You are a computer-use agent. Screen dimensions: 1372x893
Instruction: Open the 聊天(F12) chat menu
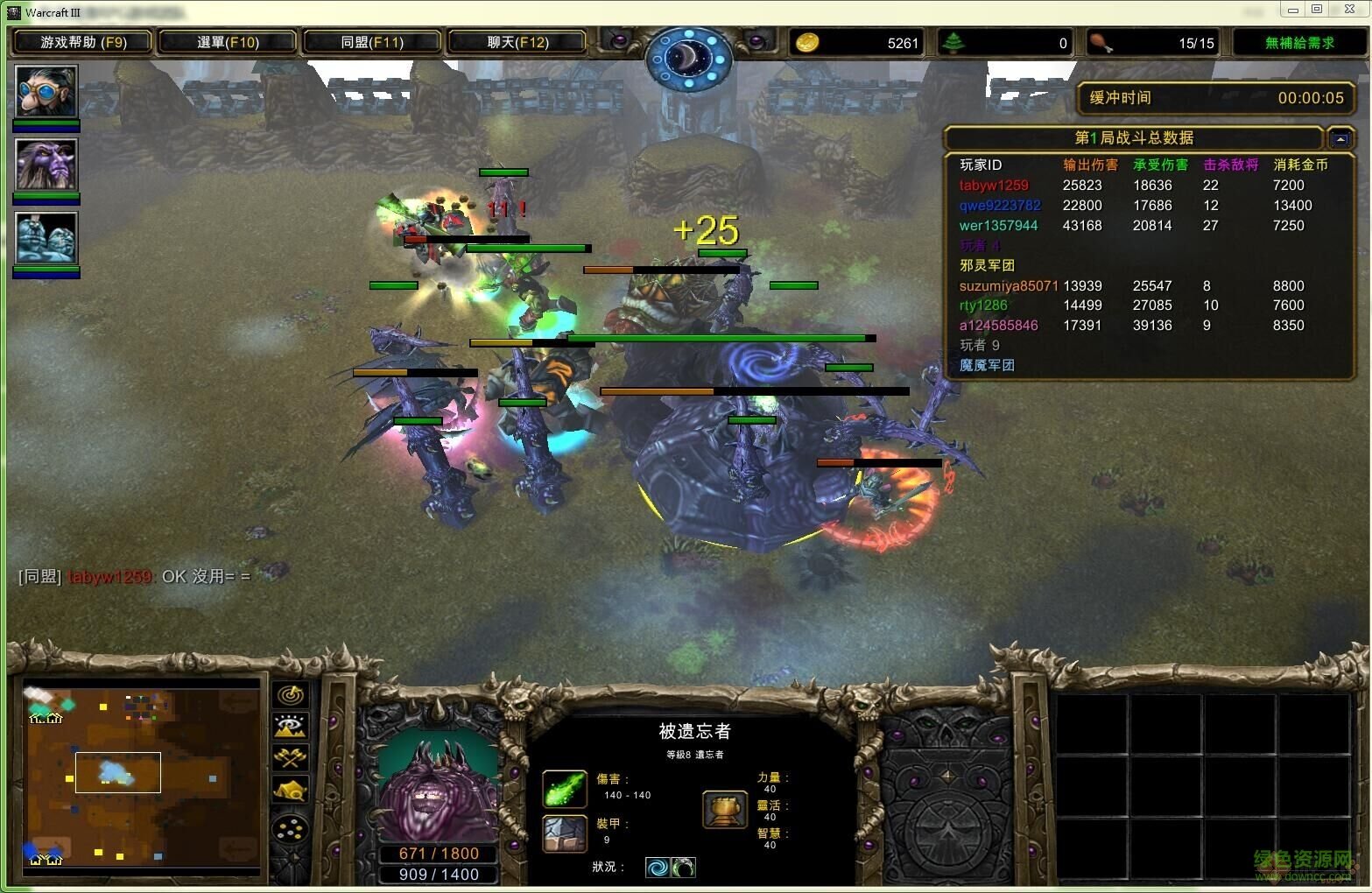tap(517, 41)
